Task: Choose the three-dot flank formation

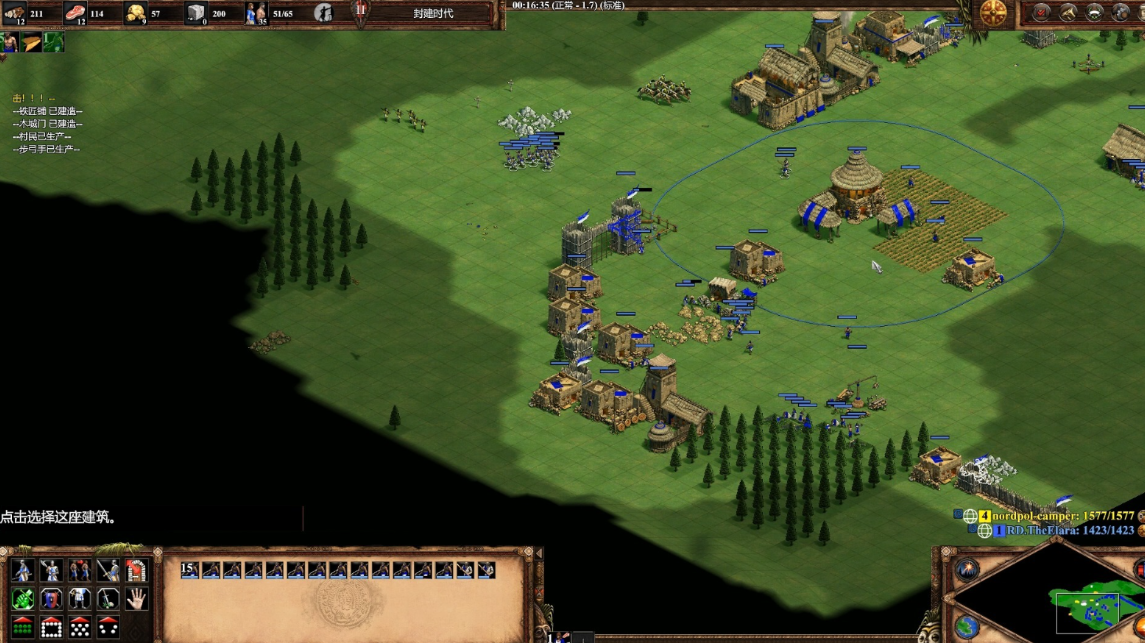Action: (x=108, y=627)
